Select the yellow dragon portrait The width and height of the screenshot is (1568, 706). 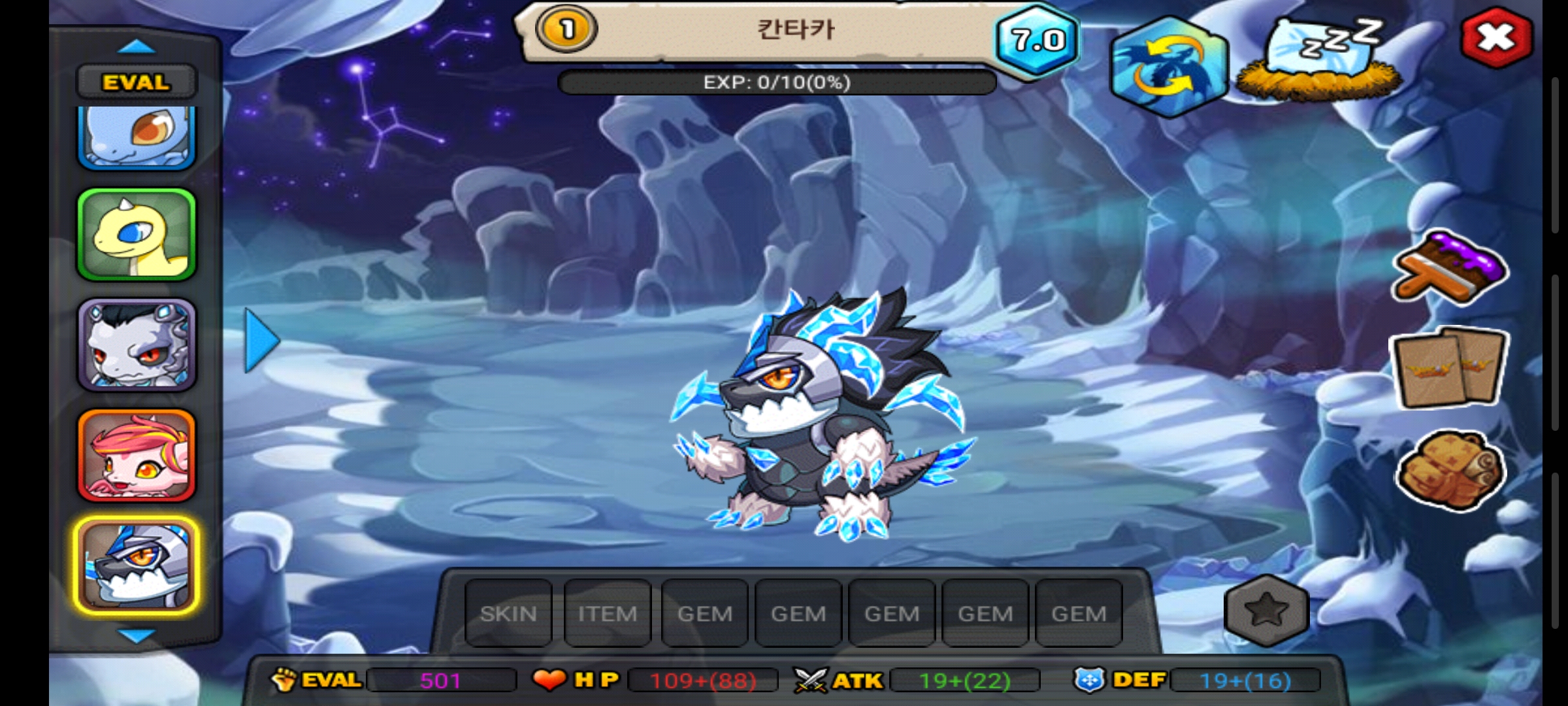click(x=137, y=235)
